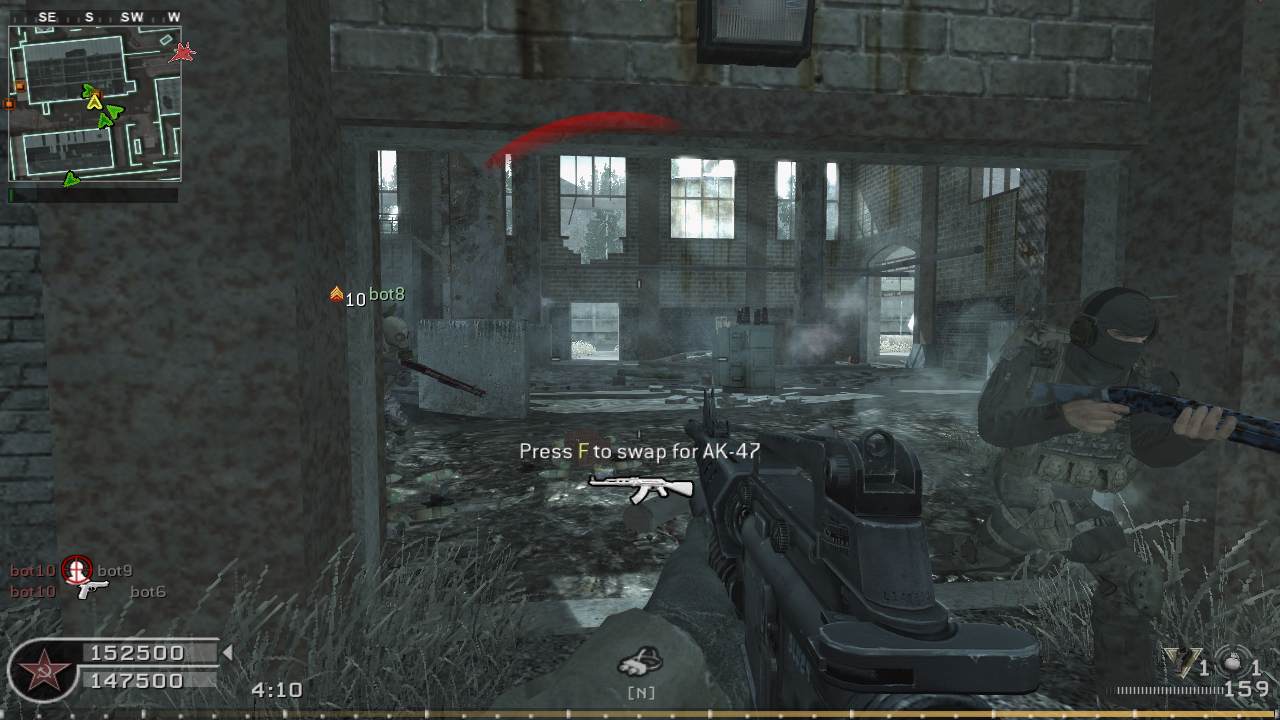Click the compass heading strip
Viewport: 1280px width, 720px height.
pos(95,17)
